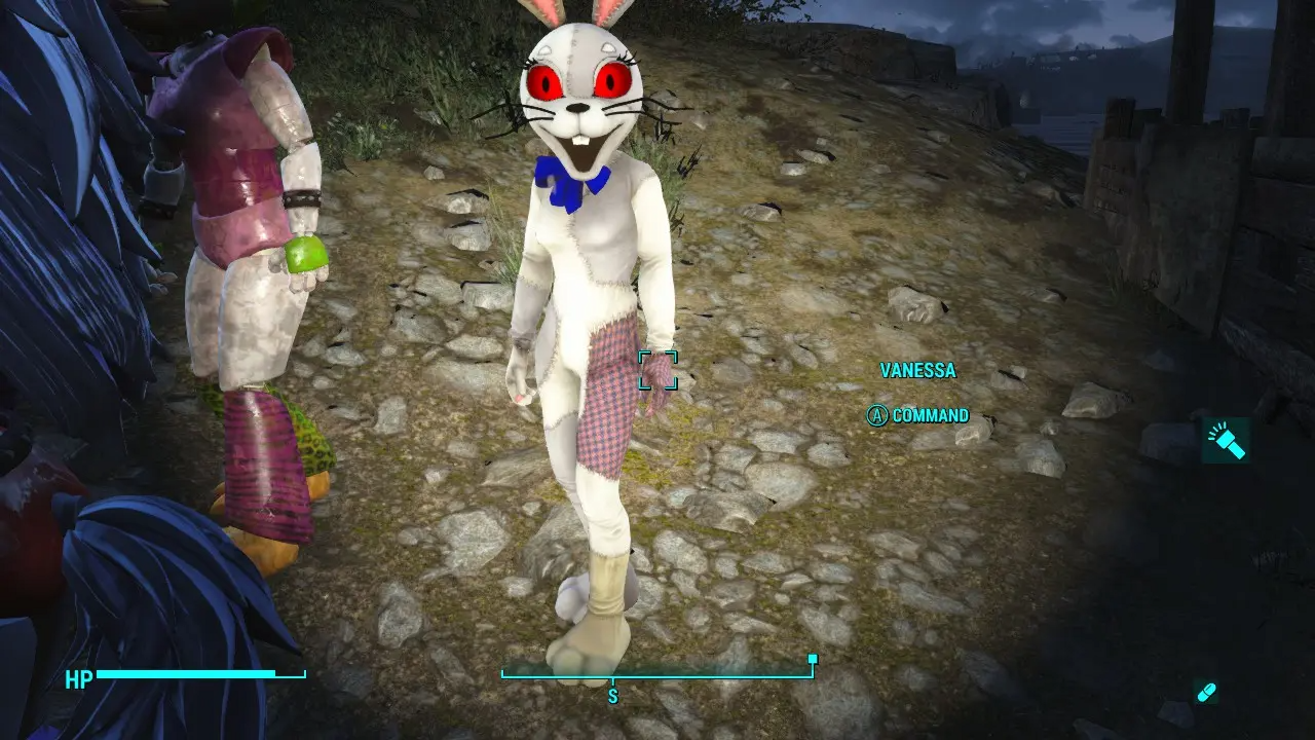Toggle the flashlight icon
This screenshot has height=740, width=1315.
coord(1225,440)
